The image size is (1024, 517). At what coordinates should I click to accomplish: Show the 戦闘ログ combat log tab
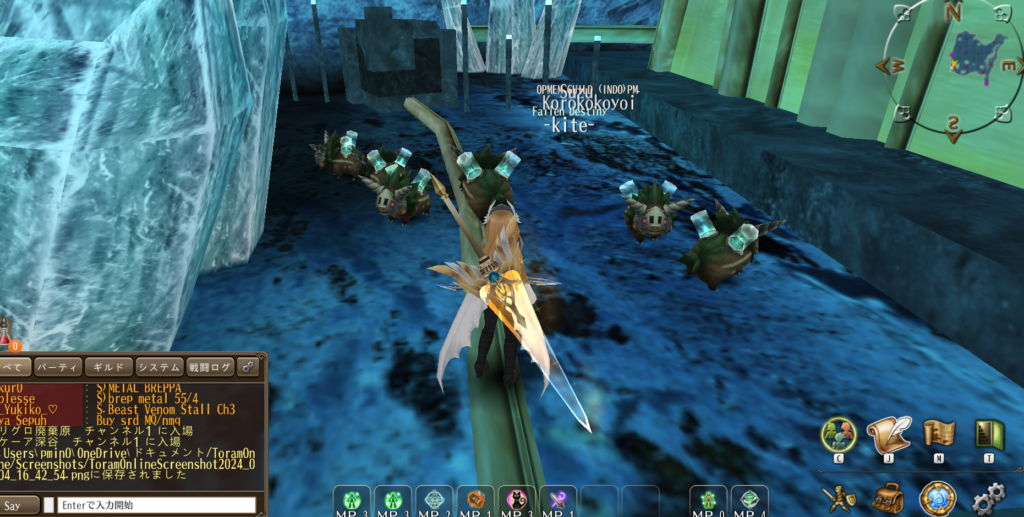click(x=209, y=367)
